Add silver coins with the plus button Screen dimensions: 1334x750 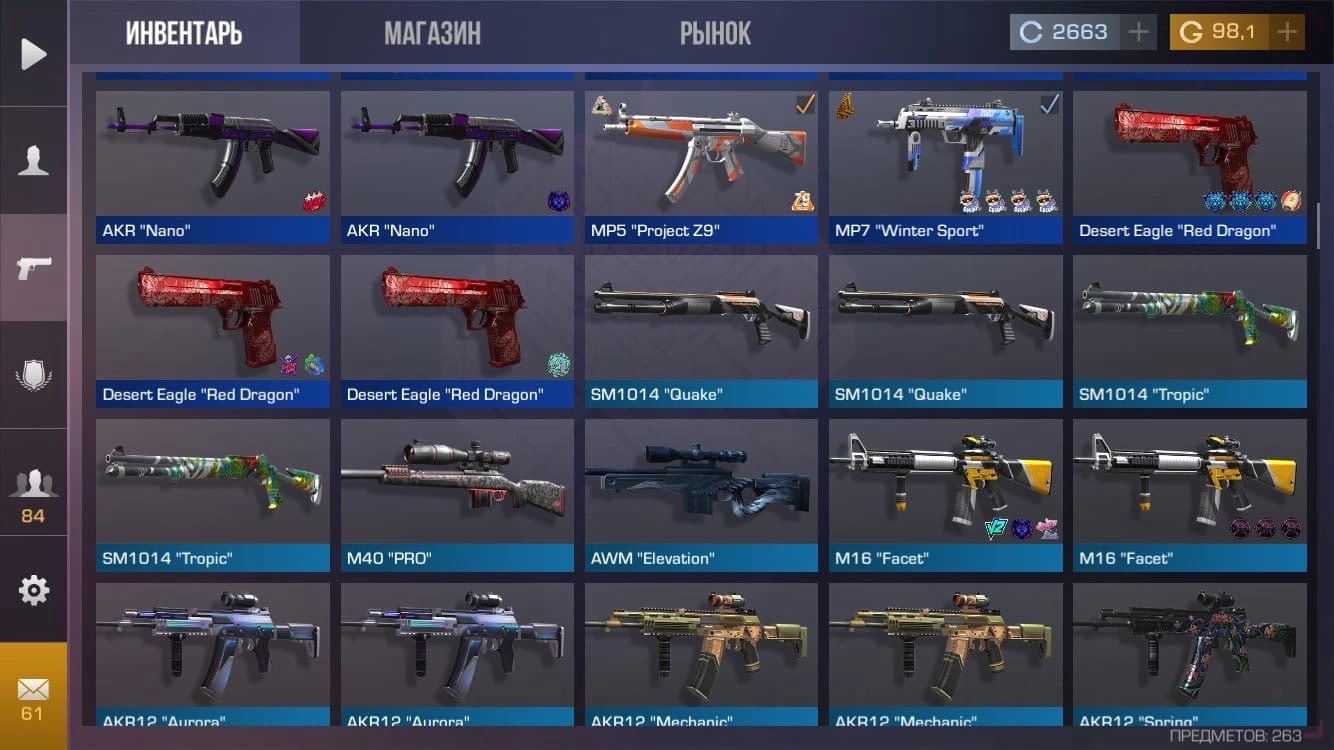tap(1138, 32)
